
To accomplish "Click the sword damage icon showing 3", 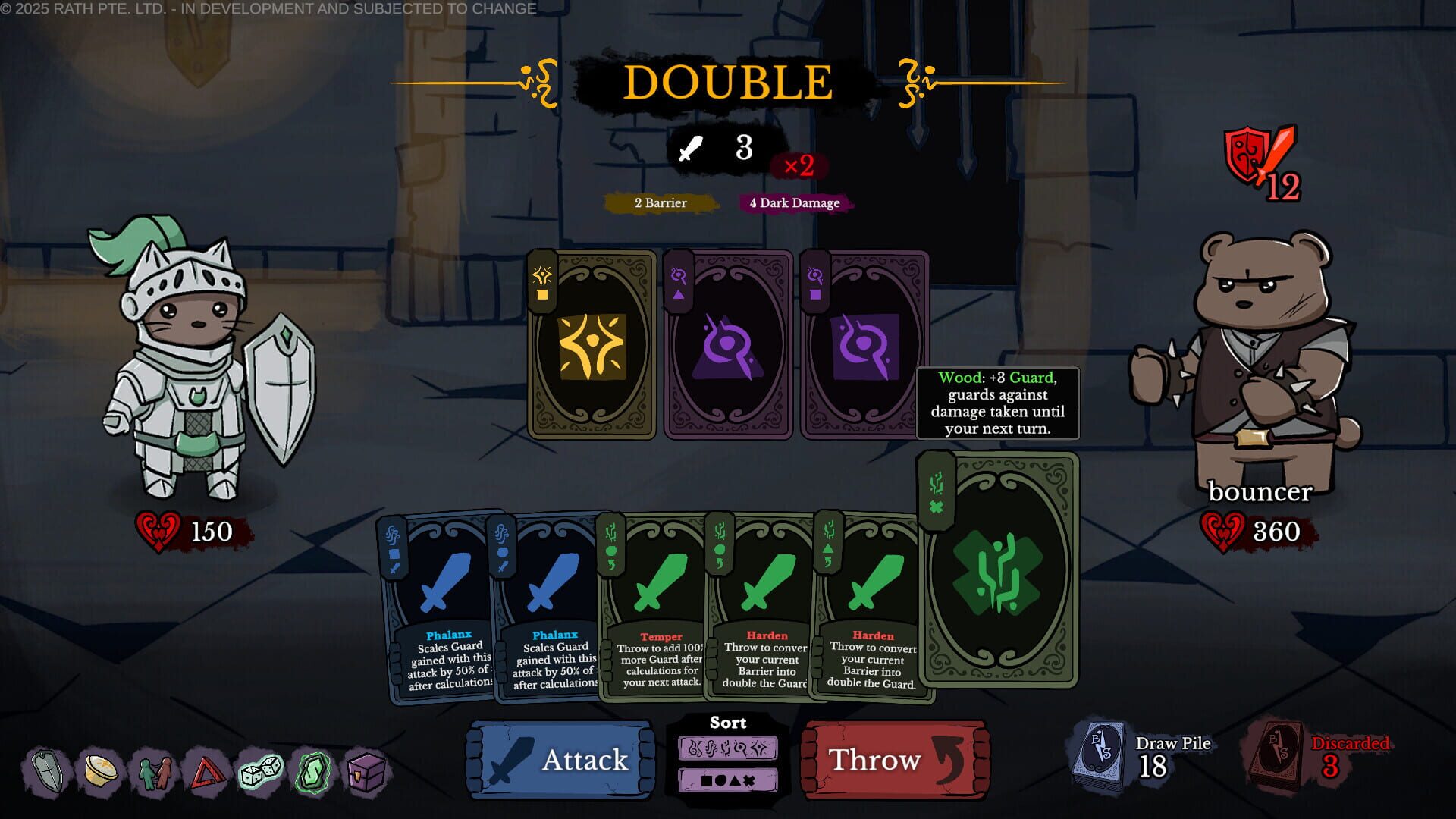I will click(x=717, y=149).
